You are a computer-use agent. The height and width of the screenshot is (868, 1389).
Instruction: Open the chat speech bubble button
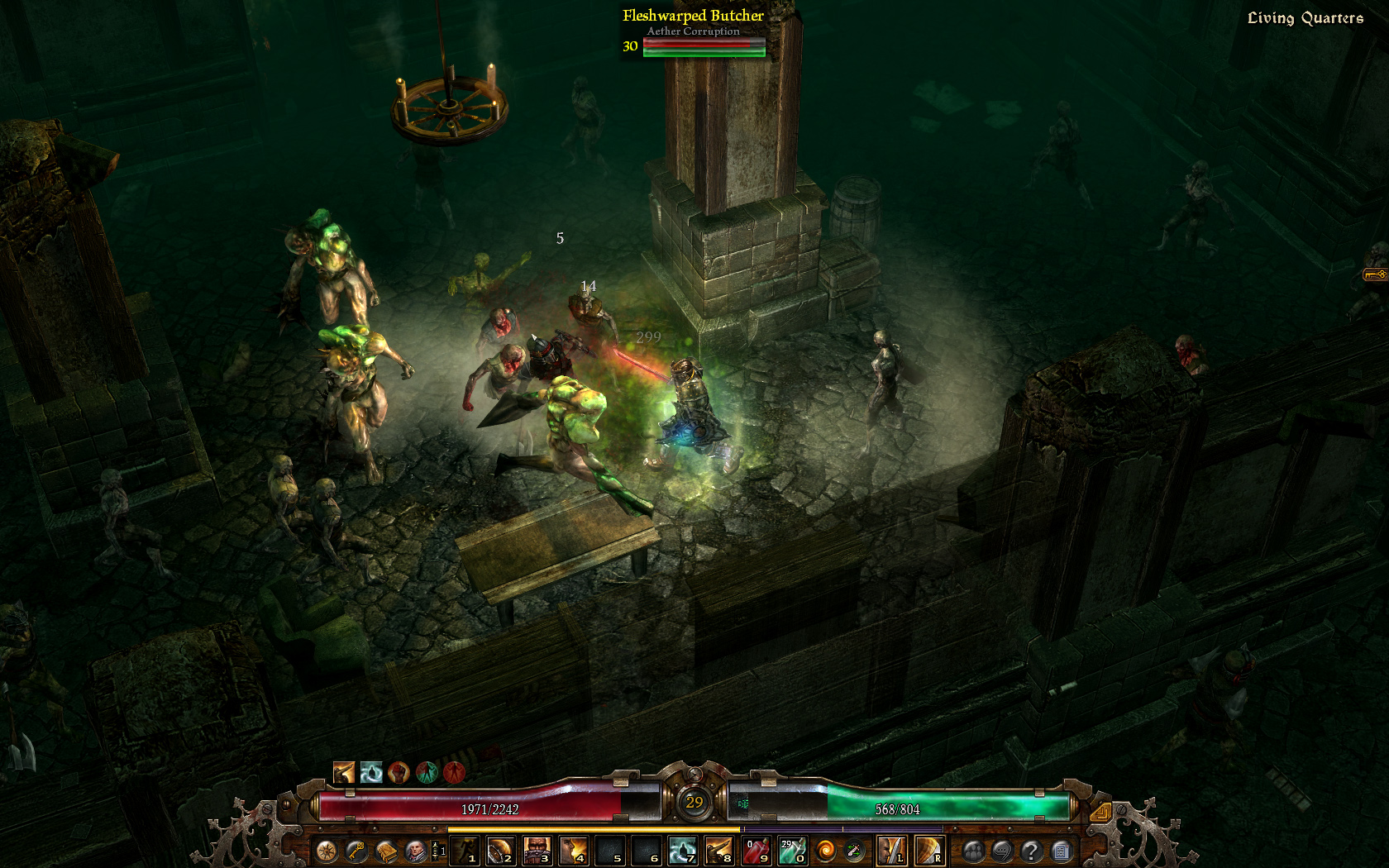1002,851
